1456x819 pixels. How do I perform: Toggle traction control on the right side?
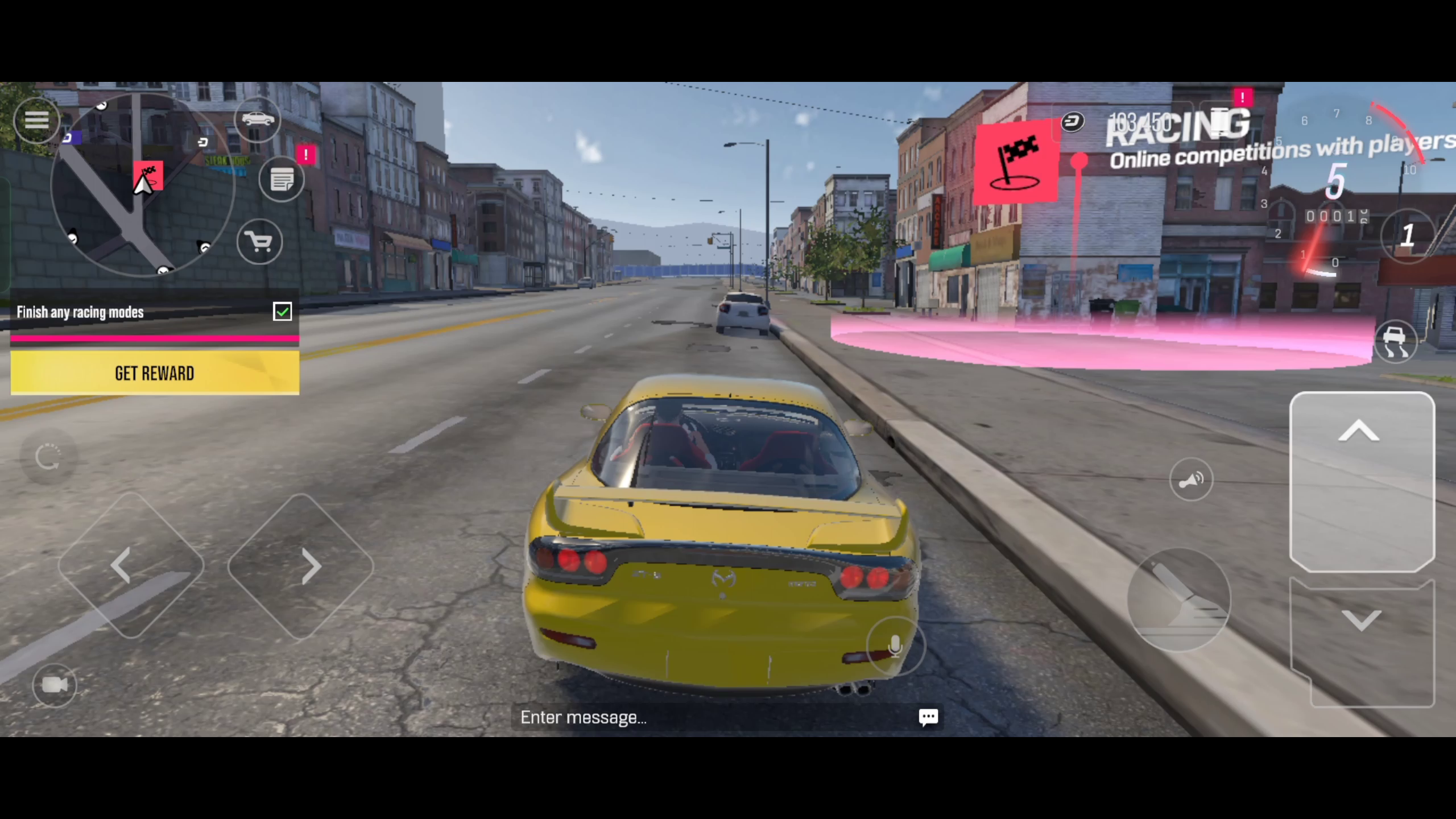pyautogui.click(x=1396, y=340)
